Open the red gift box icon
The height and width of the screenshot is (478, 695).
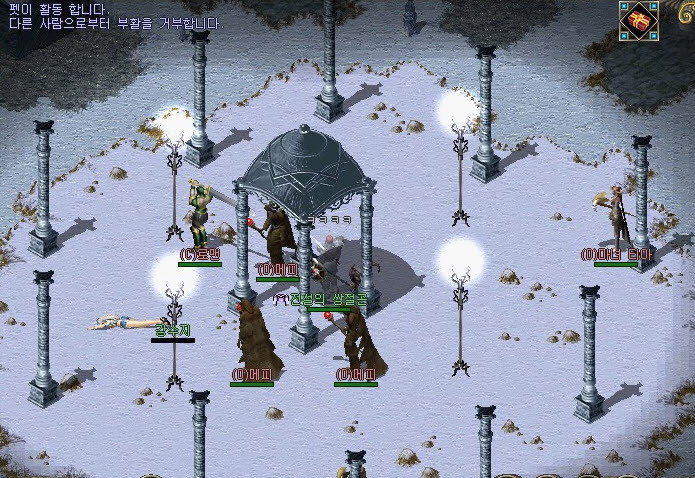click(x=638, y=21)
